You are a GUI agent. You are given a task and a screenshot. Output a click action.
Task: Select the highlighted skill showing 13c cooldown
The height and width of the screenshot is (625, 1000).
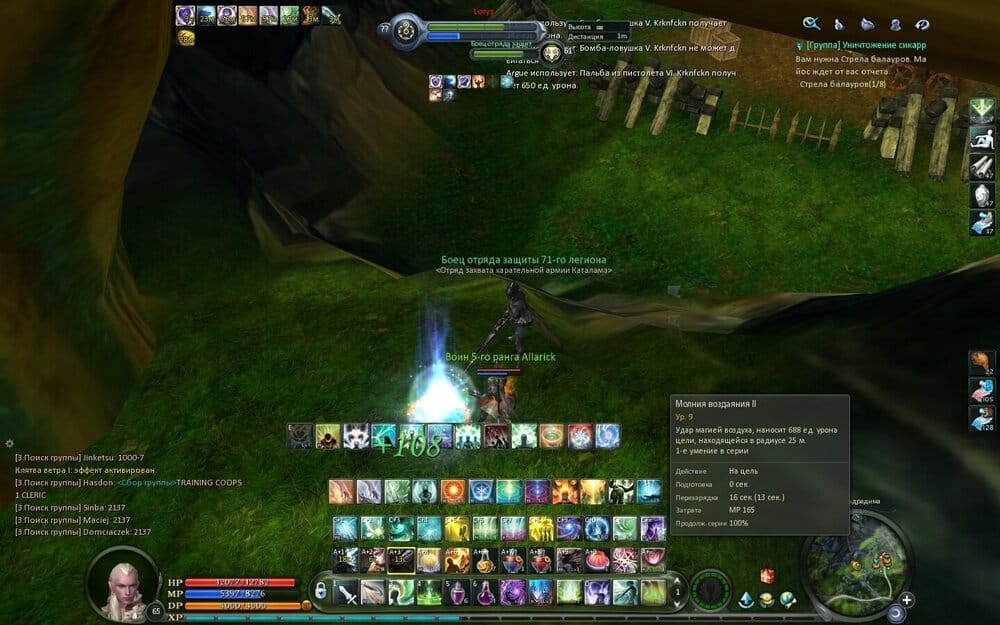(401, 558)
